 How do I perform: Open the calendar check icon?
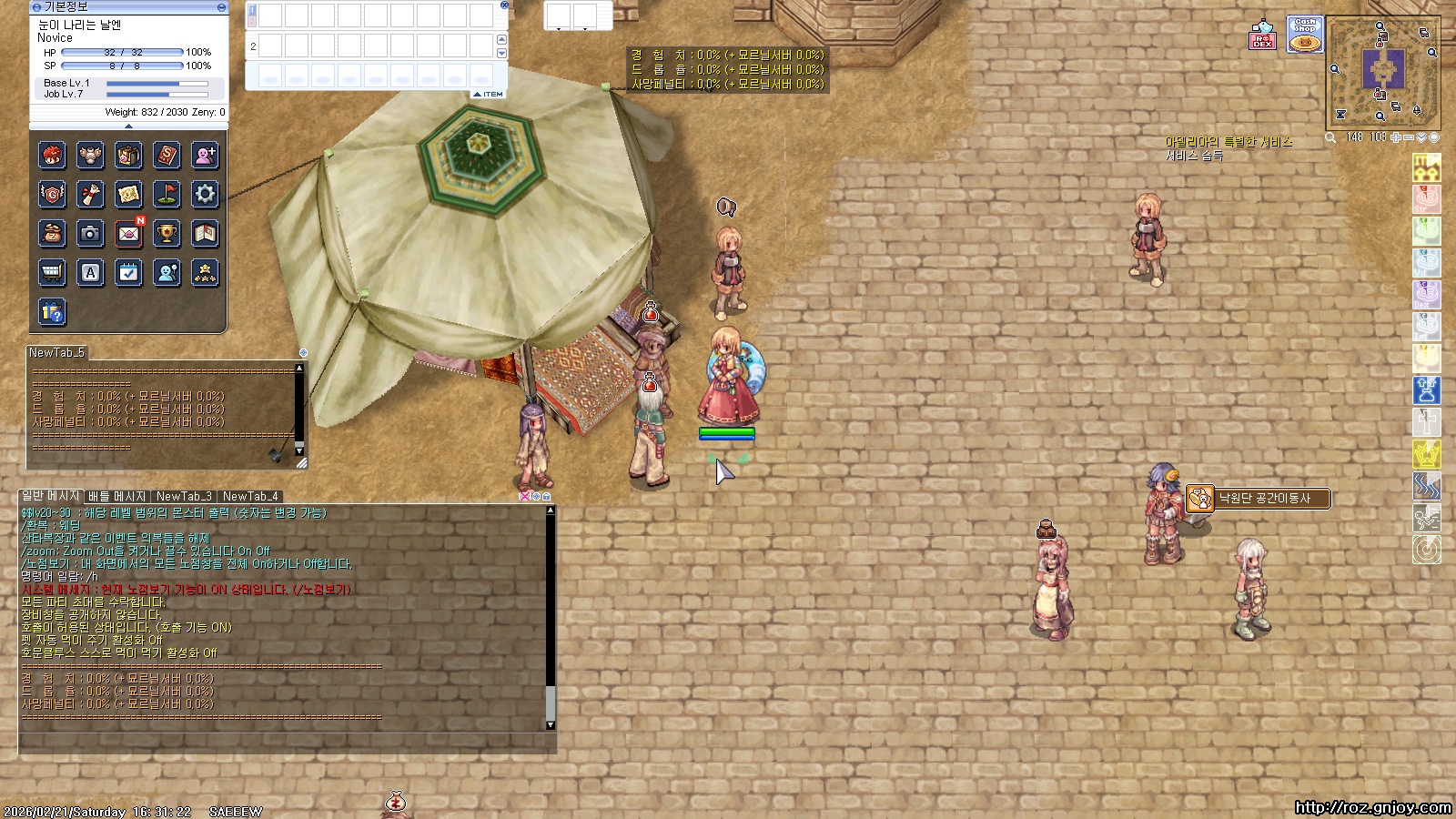pyautogui.click(x=128, y=273)
